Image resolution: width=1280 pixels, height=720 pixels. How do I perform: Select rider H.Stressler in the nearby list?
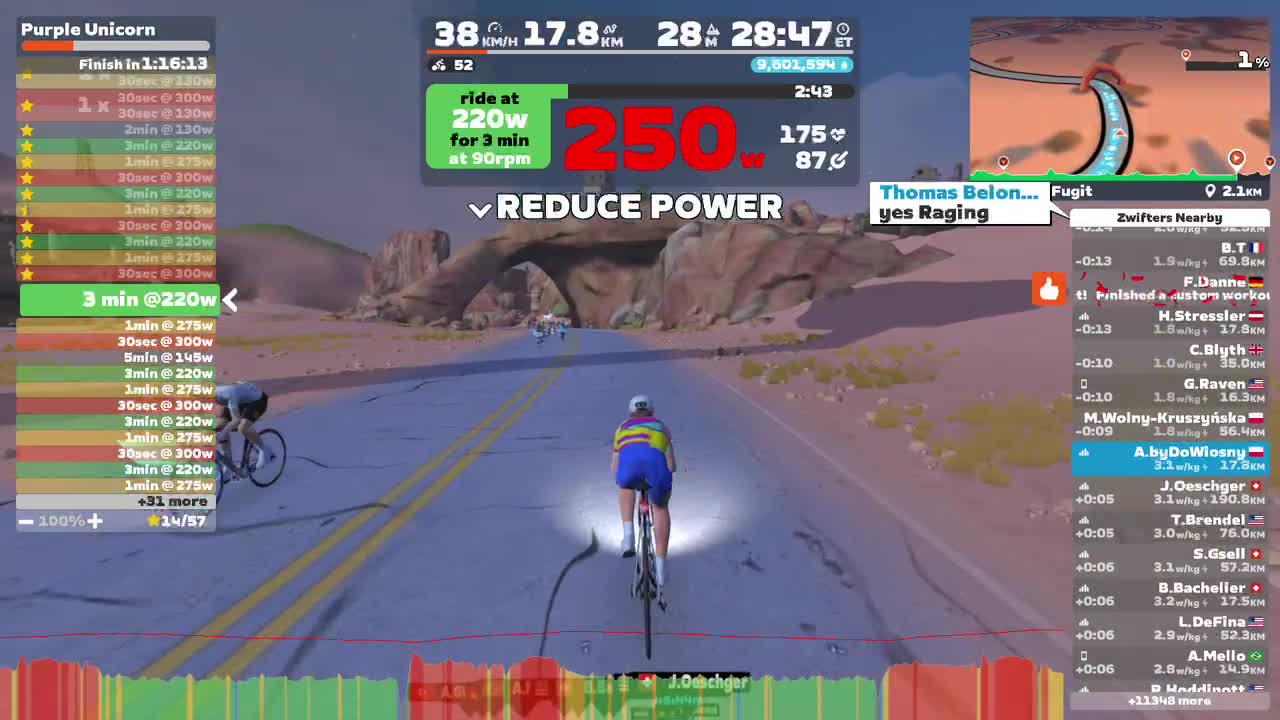click(1169, 321)
